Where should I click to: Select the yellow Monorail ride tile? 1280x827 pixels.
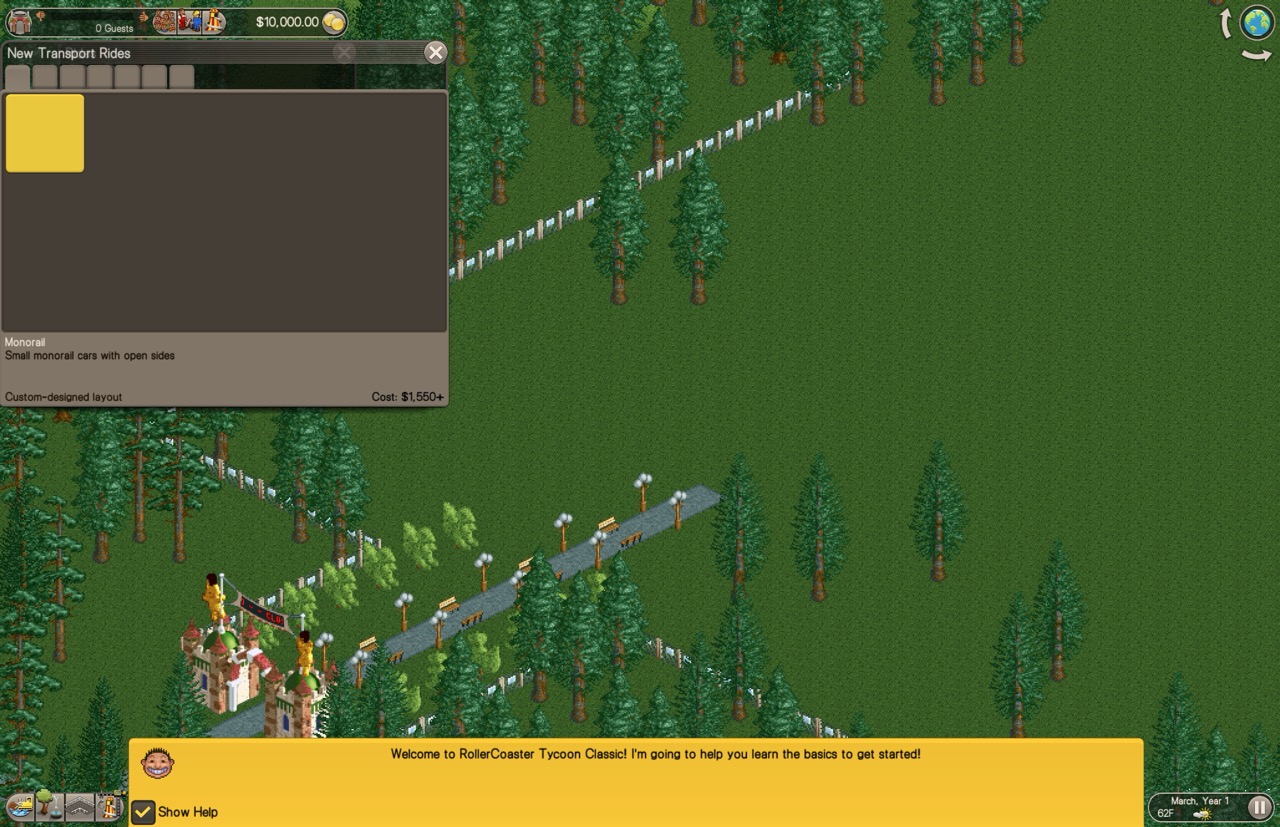(45, 133)
